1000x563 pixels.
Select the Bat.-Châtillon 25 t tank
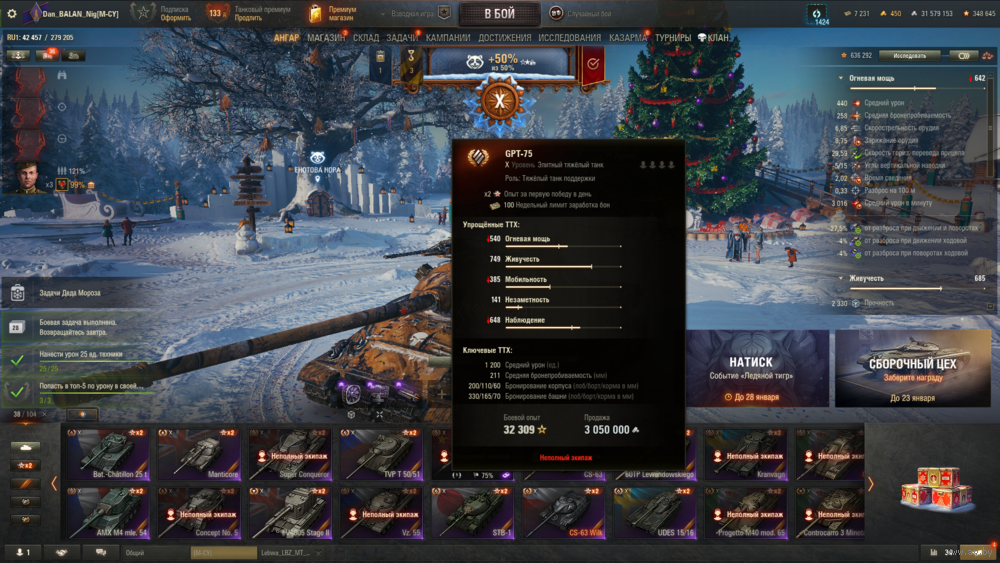tap(103, 455)
